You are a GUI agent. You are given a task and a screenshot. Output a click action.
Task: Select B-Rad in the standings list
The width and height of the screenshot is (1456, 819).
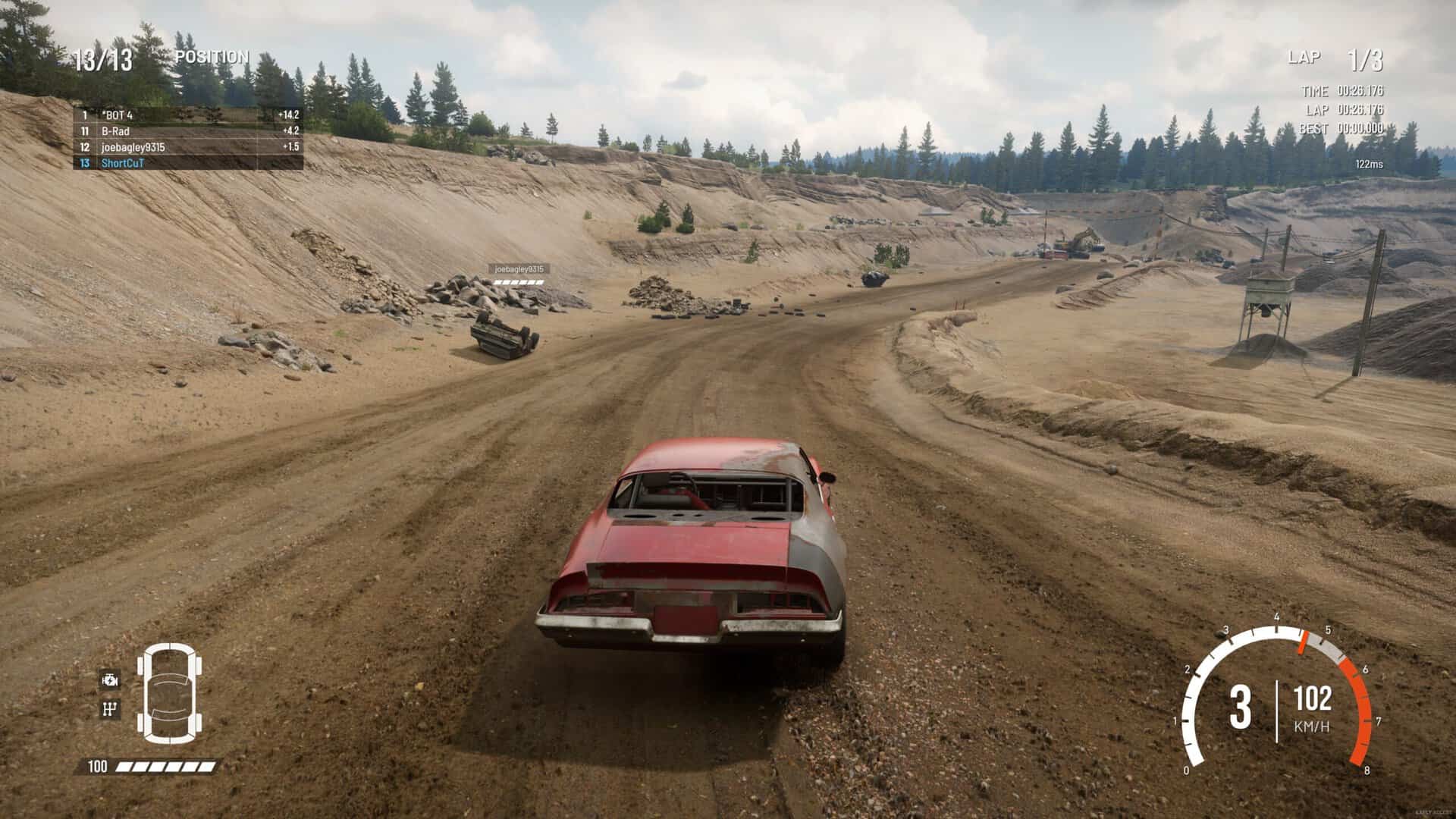pos(188,131)
